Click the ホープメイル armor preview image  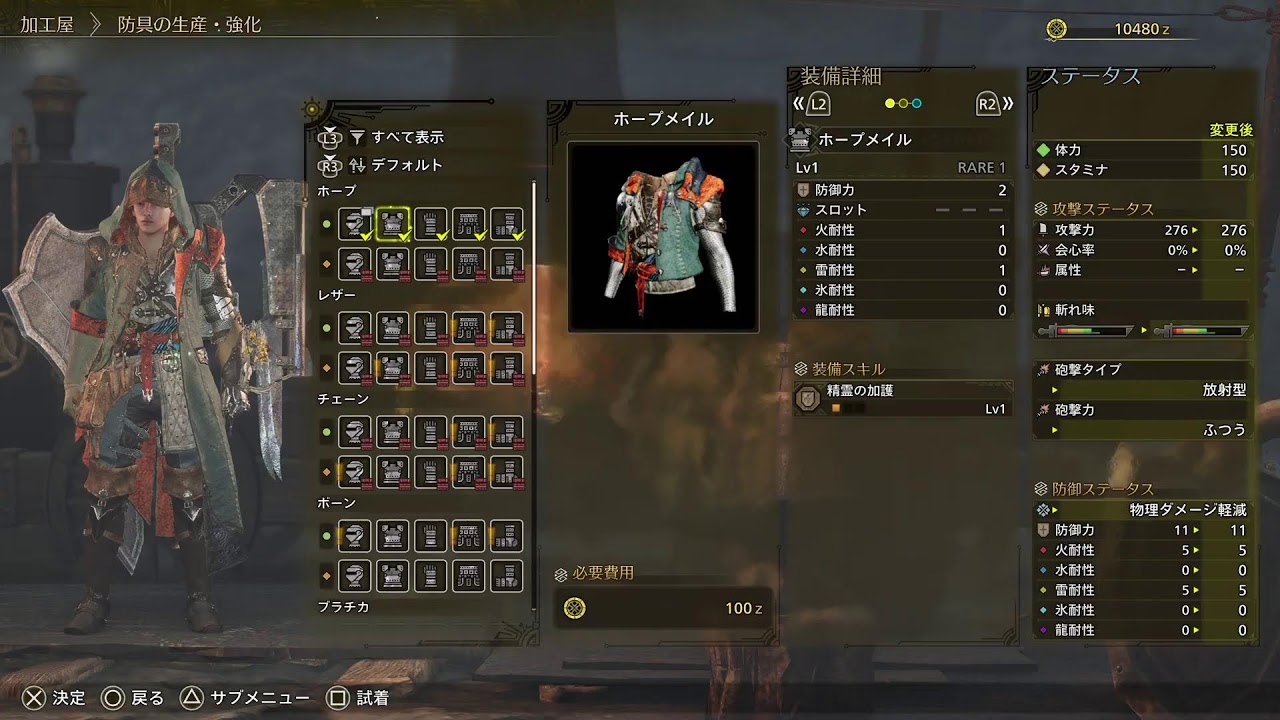click(662, 237)
